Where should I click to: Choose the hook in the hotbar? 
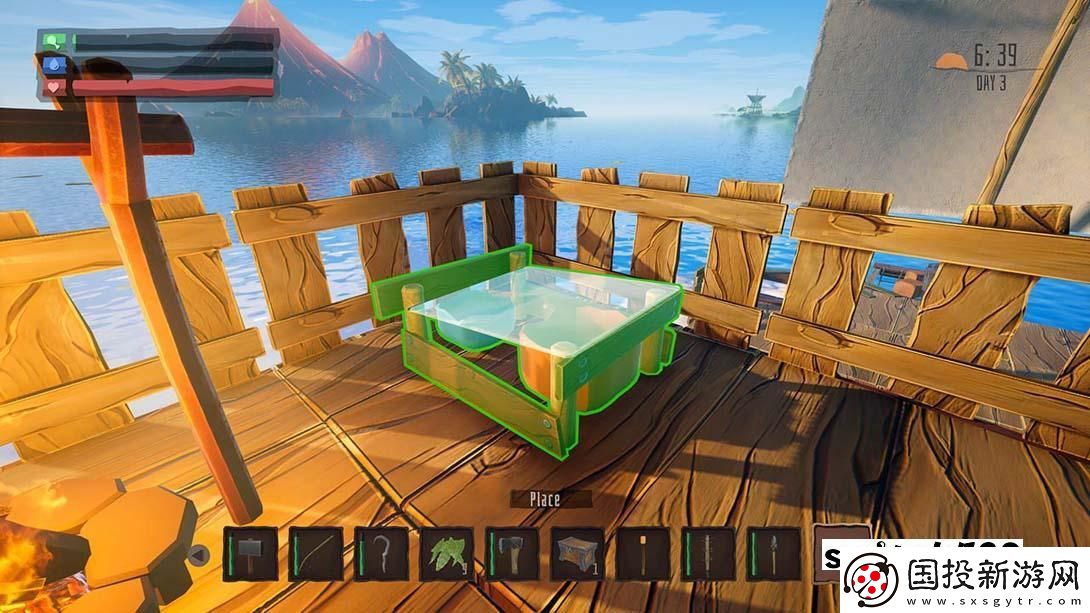(x=382, y=553)
